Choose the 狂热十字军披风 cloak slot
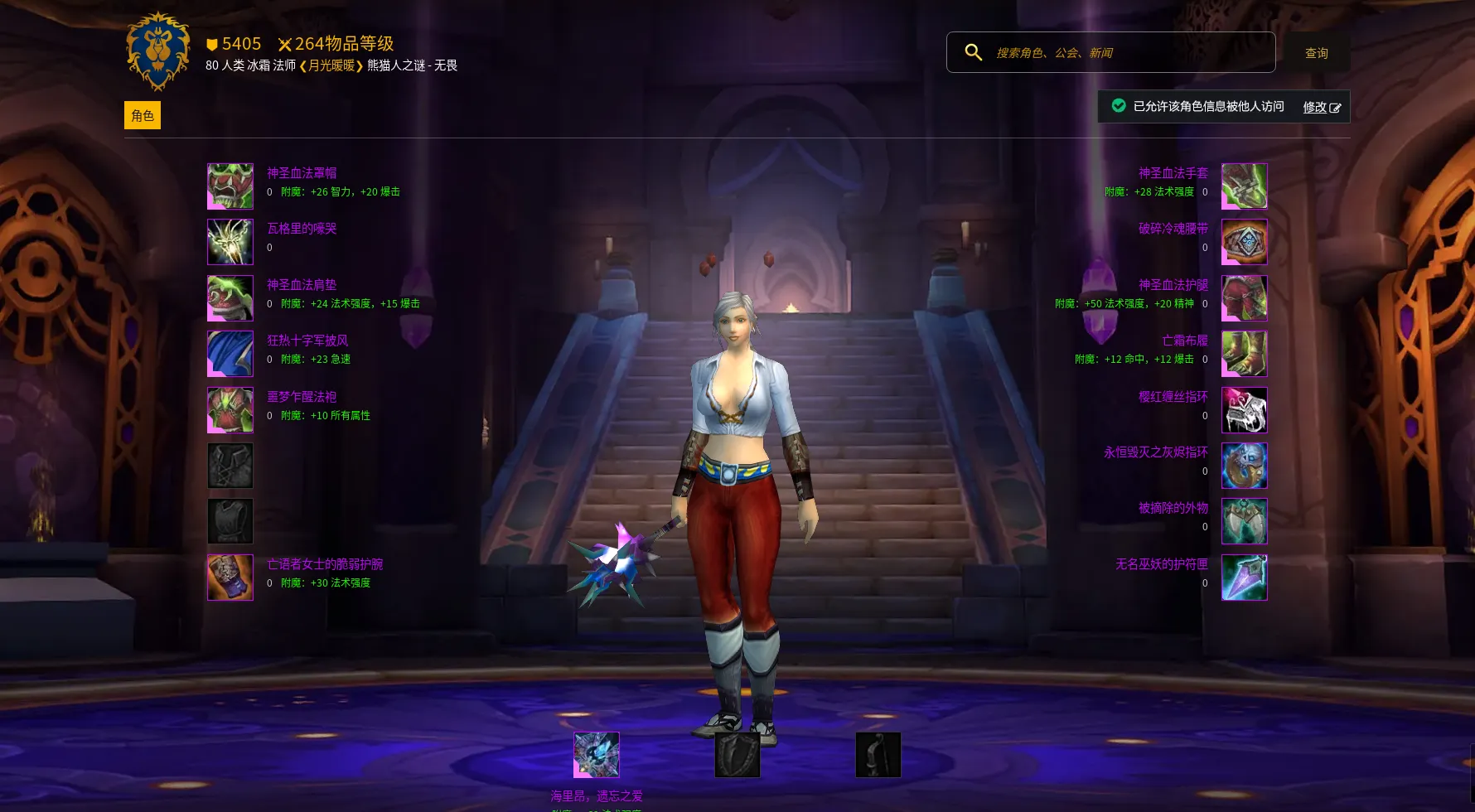Screen dimensions: 1475x812 pyautogui.click(x=230, y=354)
